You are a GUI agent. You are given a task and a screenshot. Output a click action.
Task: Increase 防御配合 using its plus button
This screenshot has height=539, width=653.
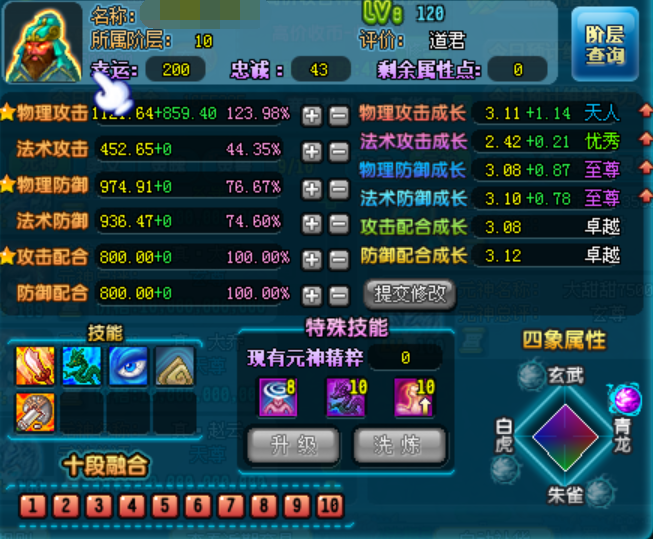click(312, 294)
